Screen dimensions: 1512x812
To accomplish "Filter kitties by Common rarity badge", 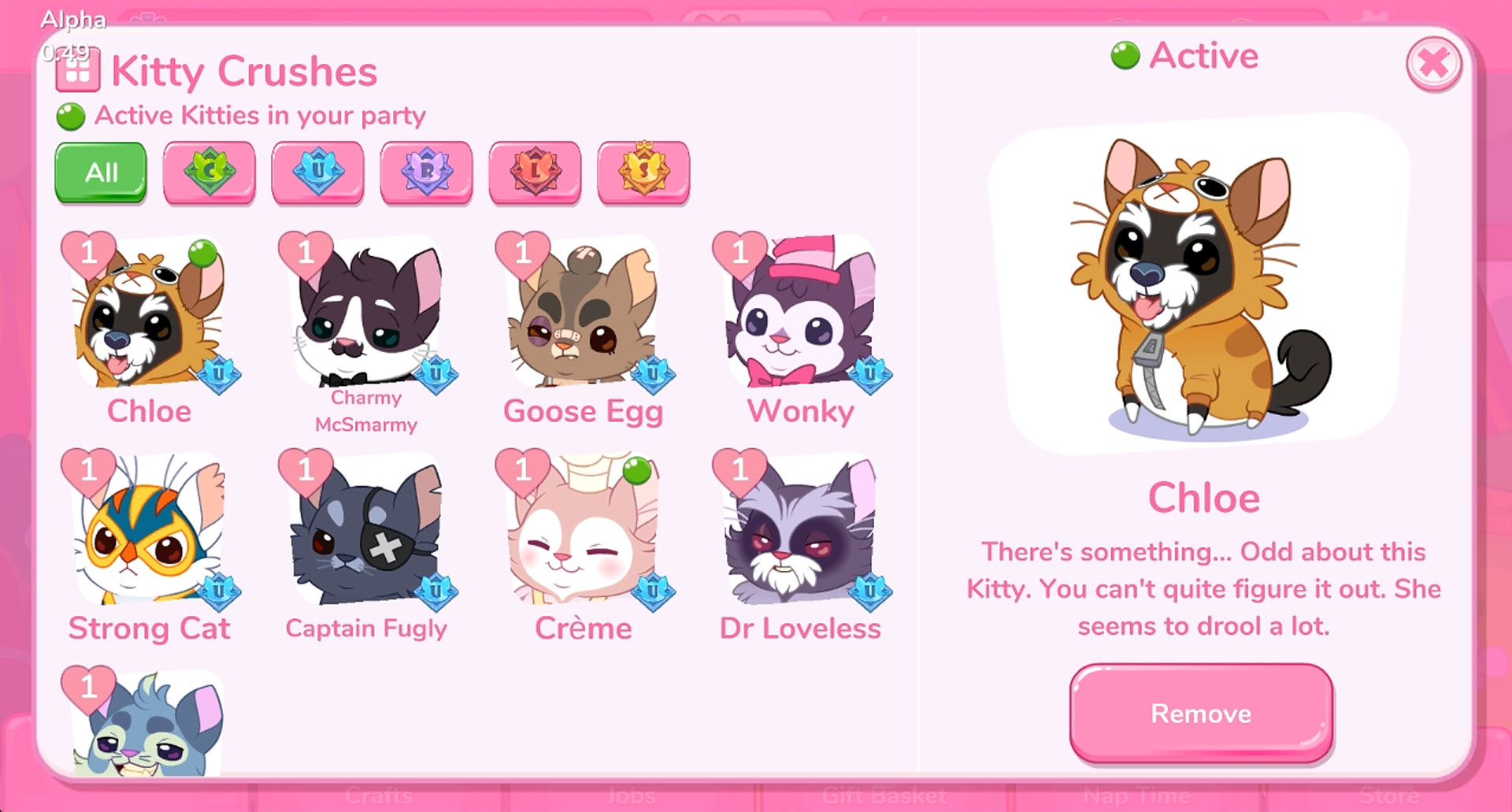I will click(209, 172).
